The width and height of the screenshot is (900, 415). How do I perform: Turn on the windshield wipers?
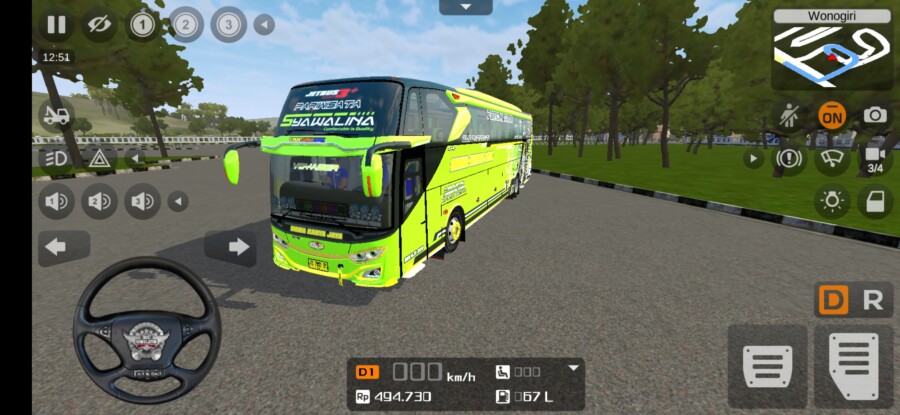pos(831,158)
